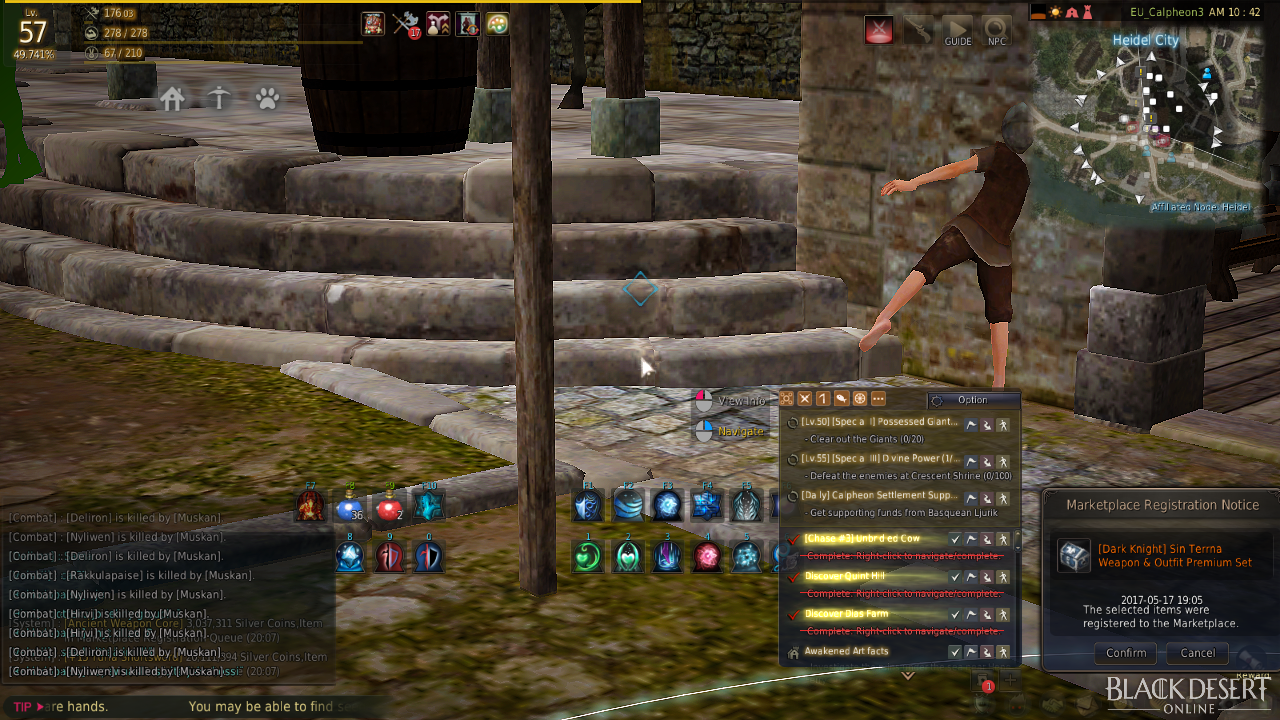Use the red potion in F9 slot
Viewport: 1280px width, 720px height.
click(x=389, y=508)
